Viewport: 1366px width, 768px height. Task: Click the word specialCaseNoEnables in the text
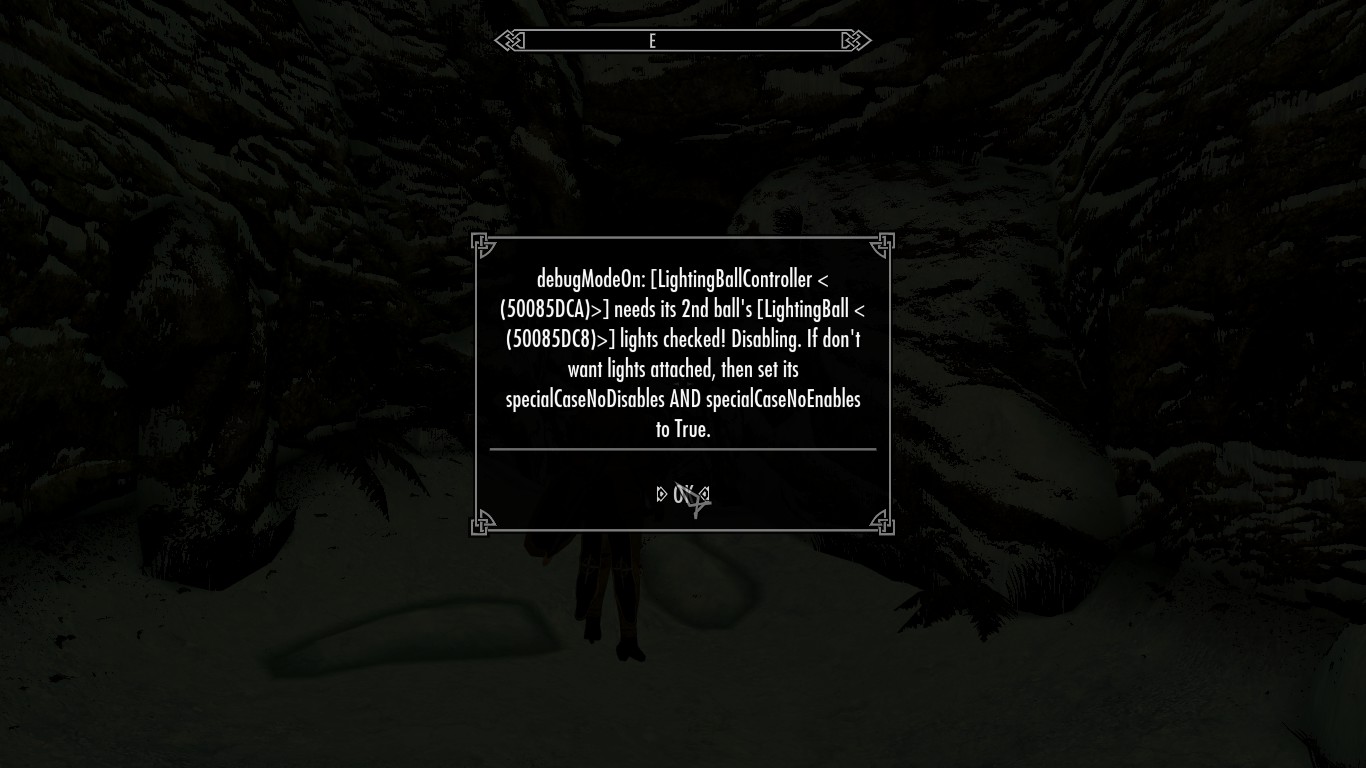coord(785,399)
